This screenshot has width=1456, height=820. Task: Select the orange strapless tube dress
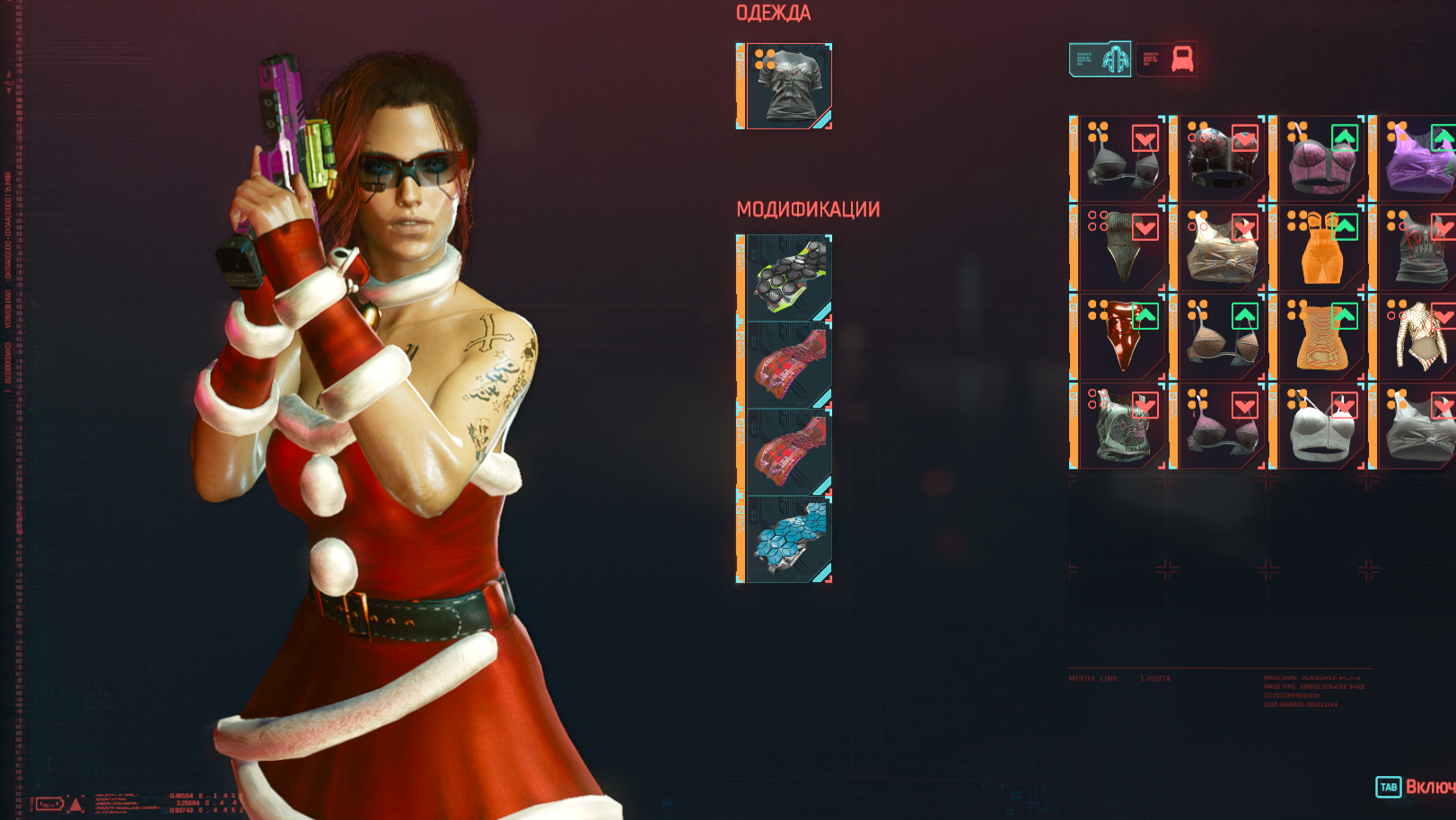pos(1320,339)
